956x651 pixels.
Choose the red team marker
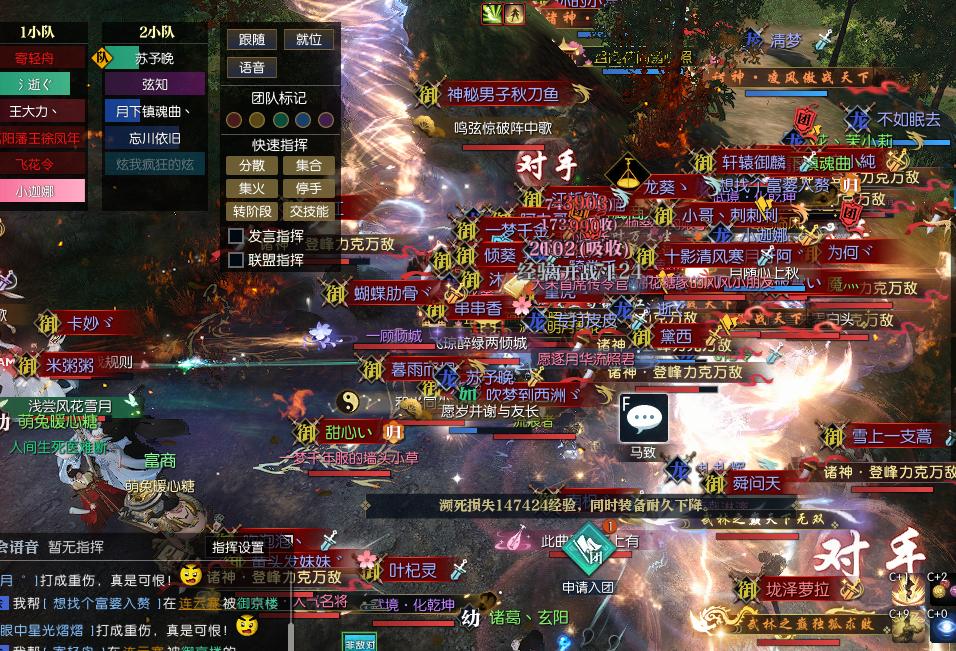click(x=234, y=120)
